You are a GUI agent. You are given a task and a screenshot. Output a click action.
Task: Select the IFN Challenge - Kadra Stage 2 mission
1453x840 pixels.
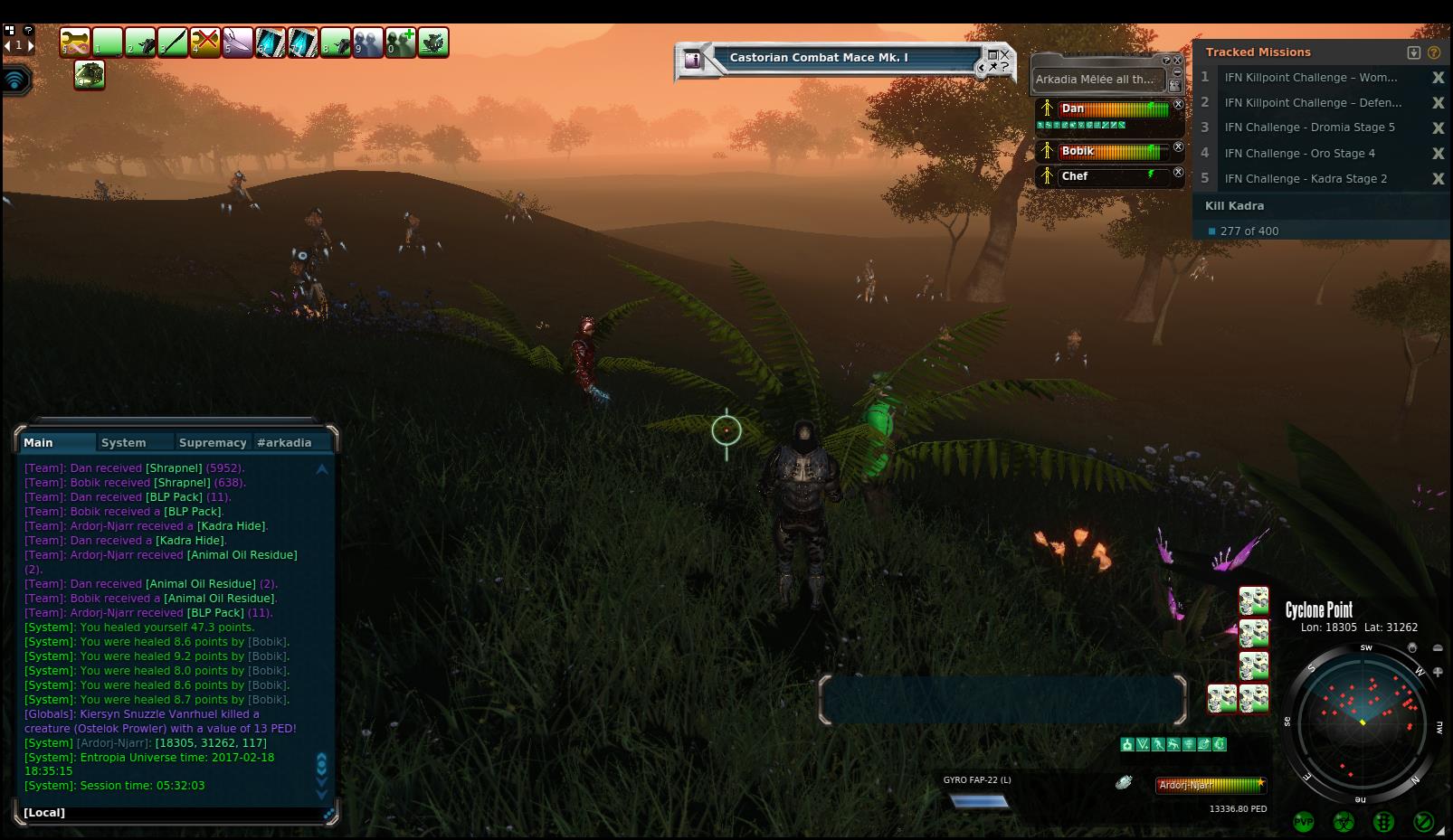pyautogui.click(x=1305, y=179)
